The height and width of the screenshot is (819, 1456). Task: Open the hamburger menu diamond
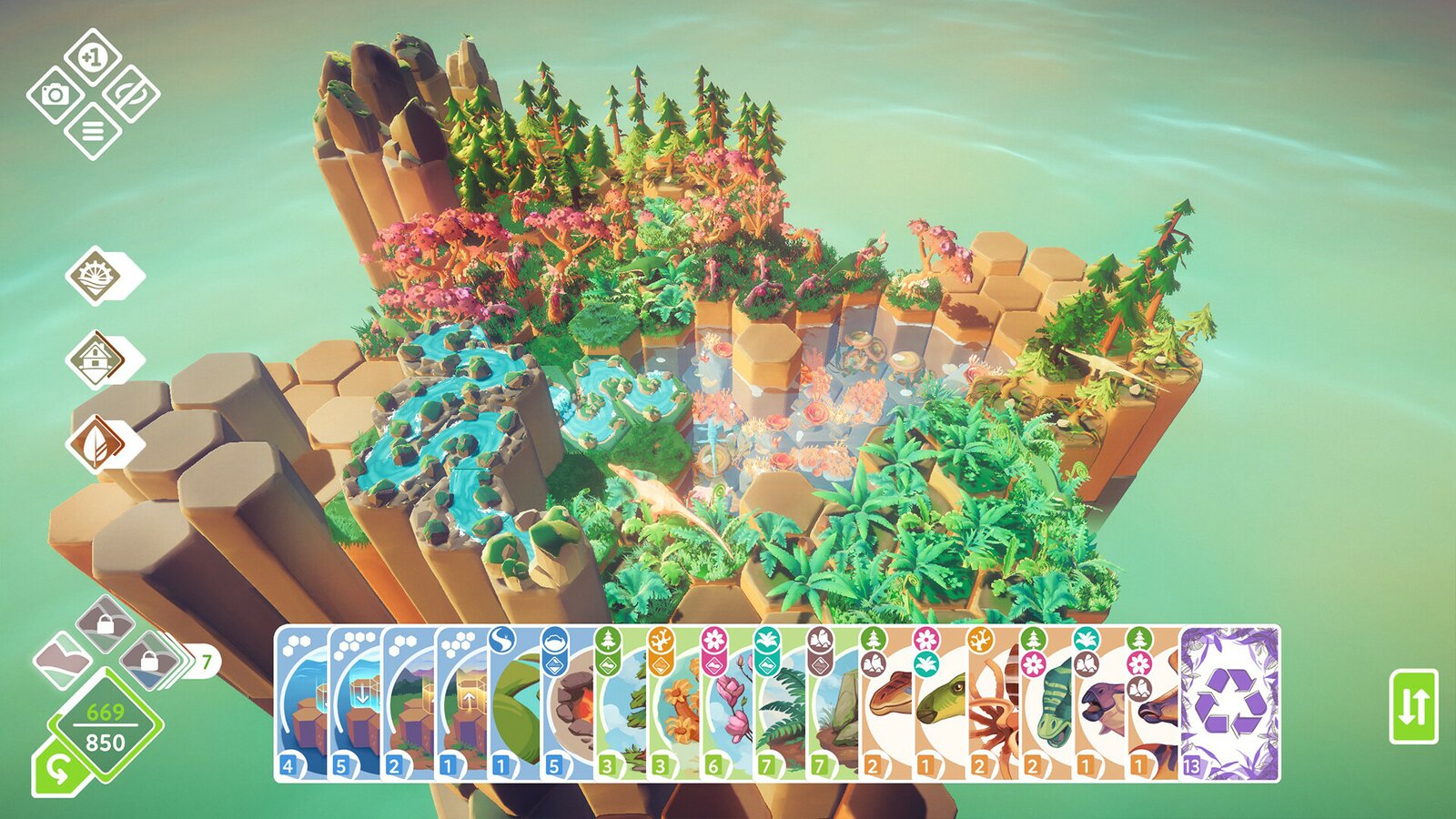(x=93, y=131)
